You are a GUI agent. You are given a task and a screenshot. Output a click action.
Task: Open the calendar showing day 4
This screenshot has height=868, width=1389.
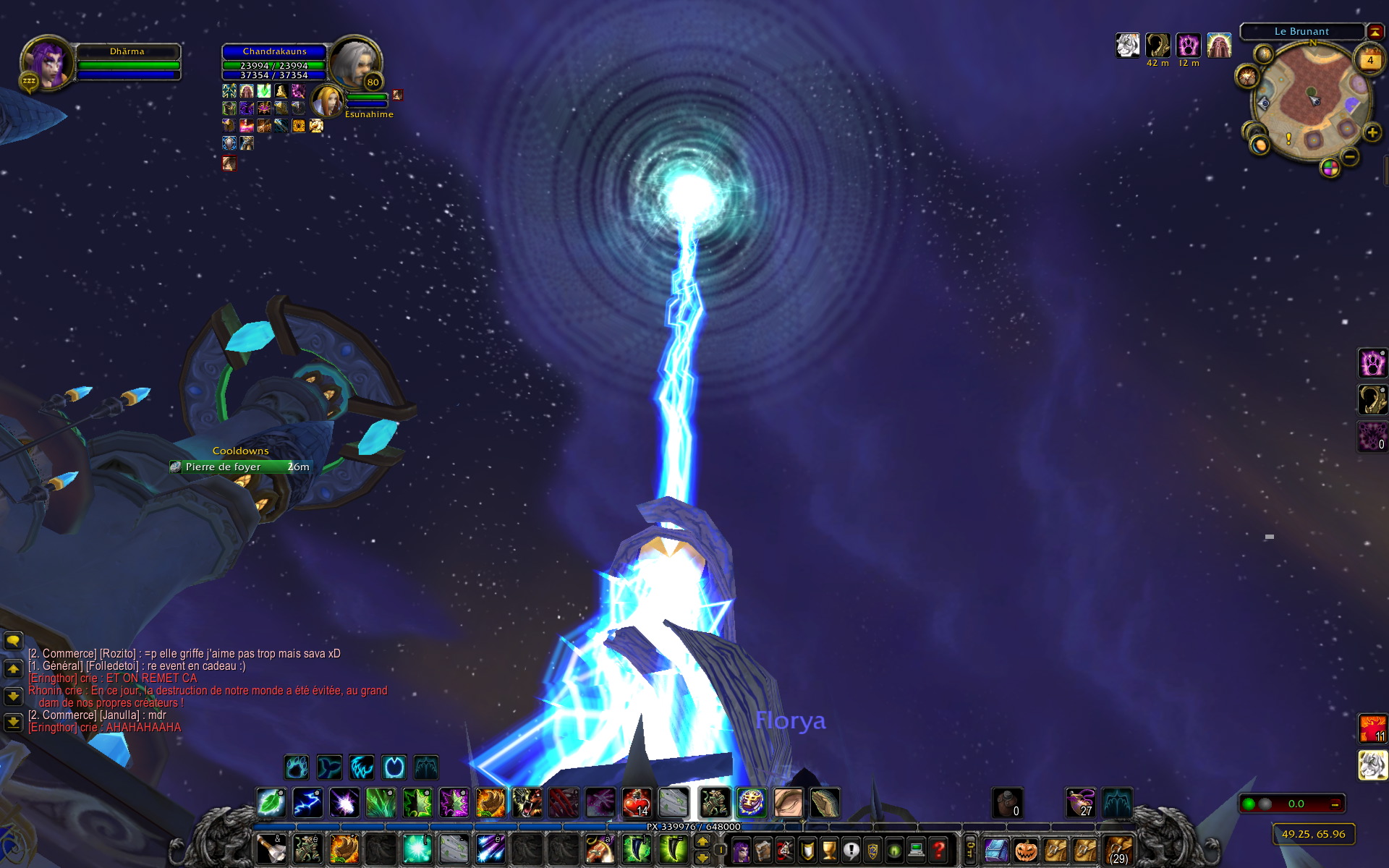(1369, 61)
